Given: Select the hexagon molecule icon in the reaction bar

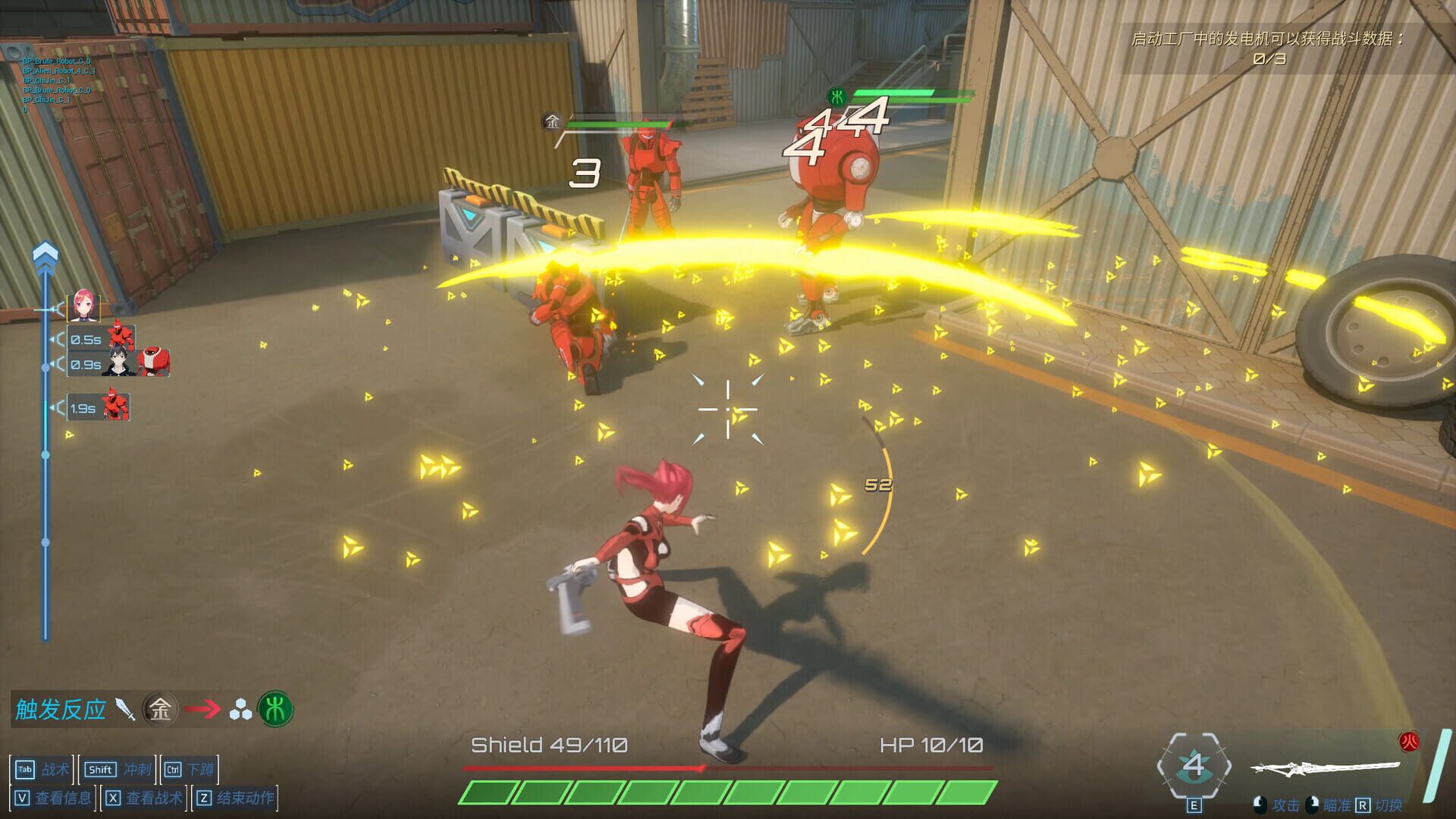Looking at the screenshot, I should (240, 709).
